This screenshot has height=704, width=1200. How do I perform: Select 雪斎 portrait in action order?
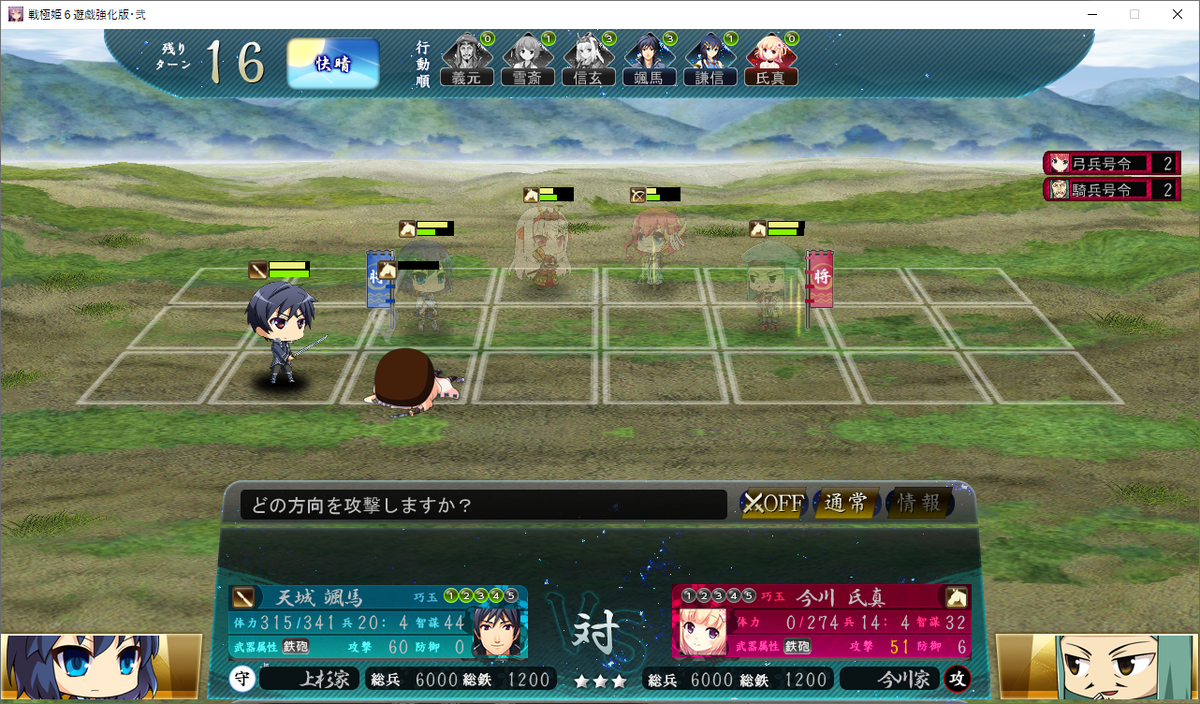pos(526,60)
